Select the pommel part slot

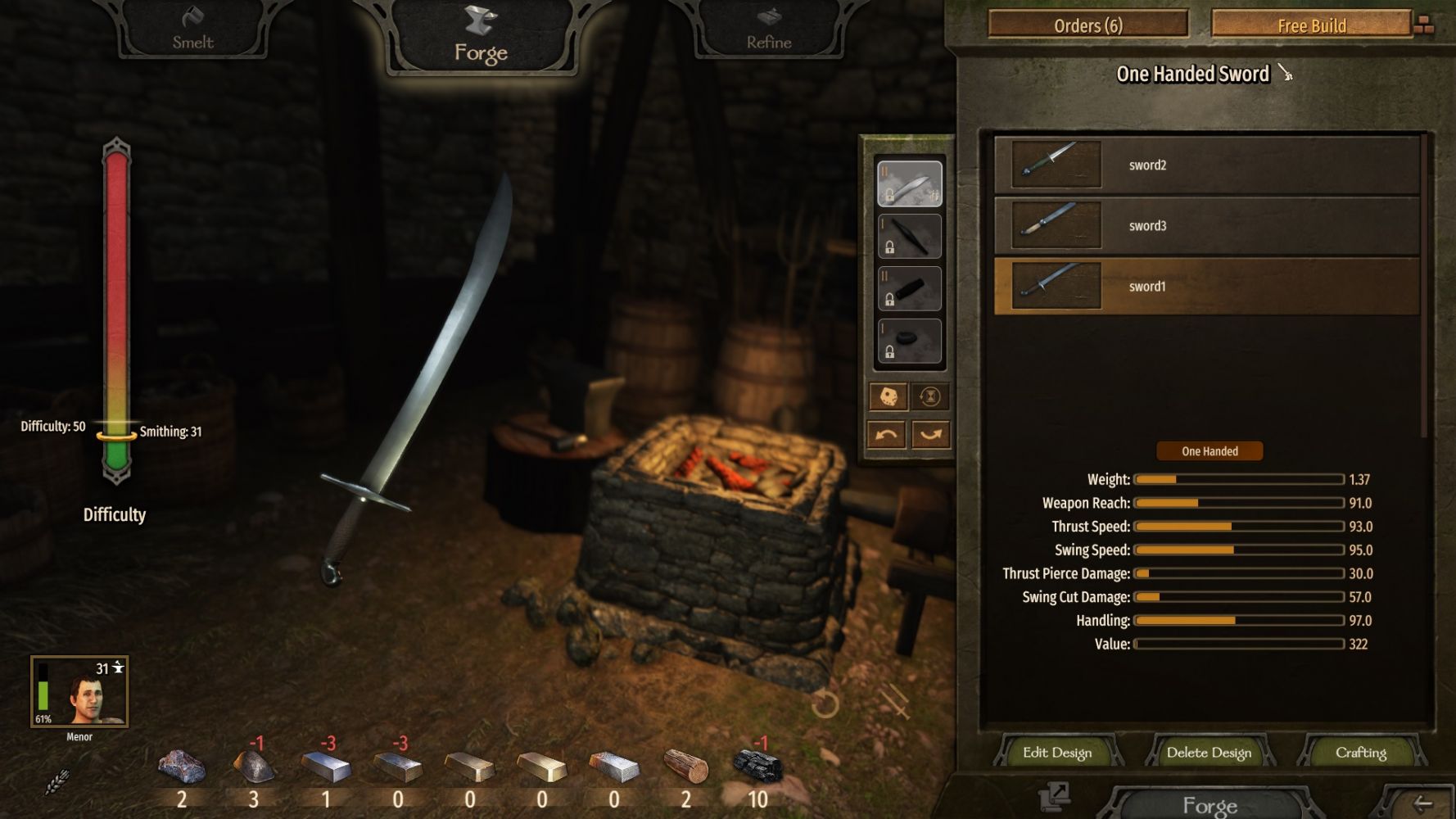pos(910,341)
